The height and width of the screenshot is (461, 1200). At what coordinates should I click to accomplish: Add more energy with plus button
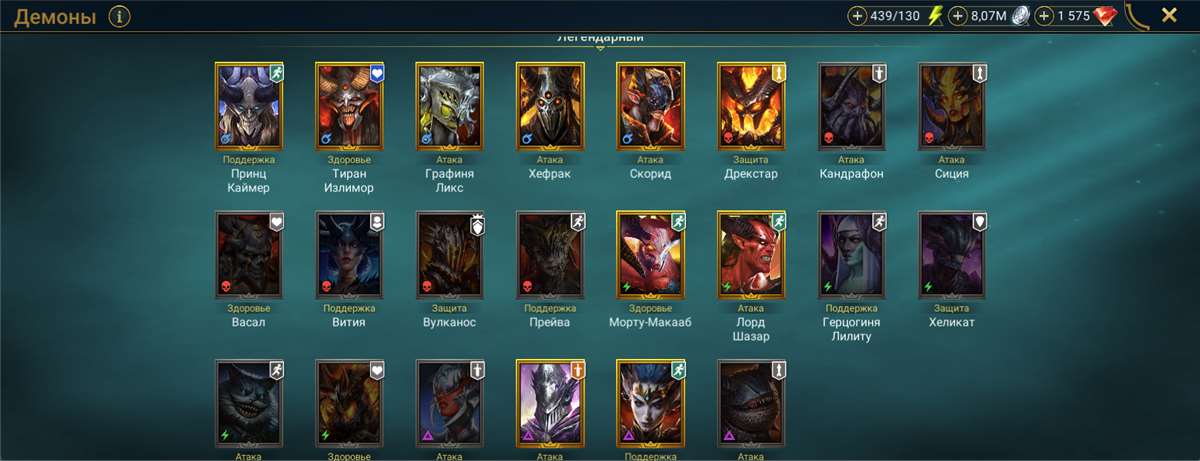coord(858,16)
